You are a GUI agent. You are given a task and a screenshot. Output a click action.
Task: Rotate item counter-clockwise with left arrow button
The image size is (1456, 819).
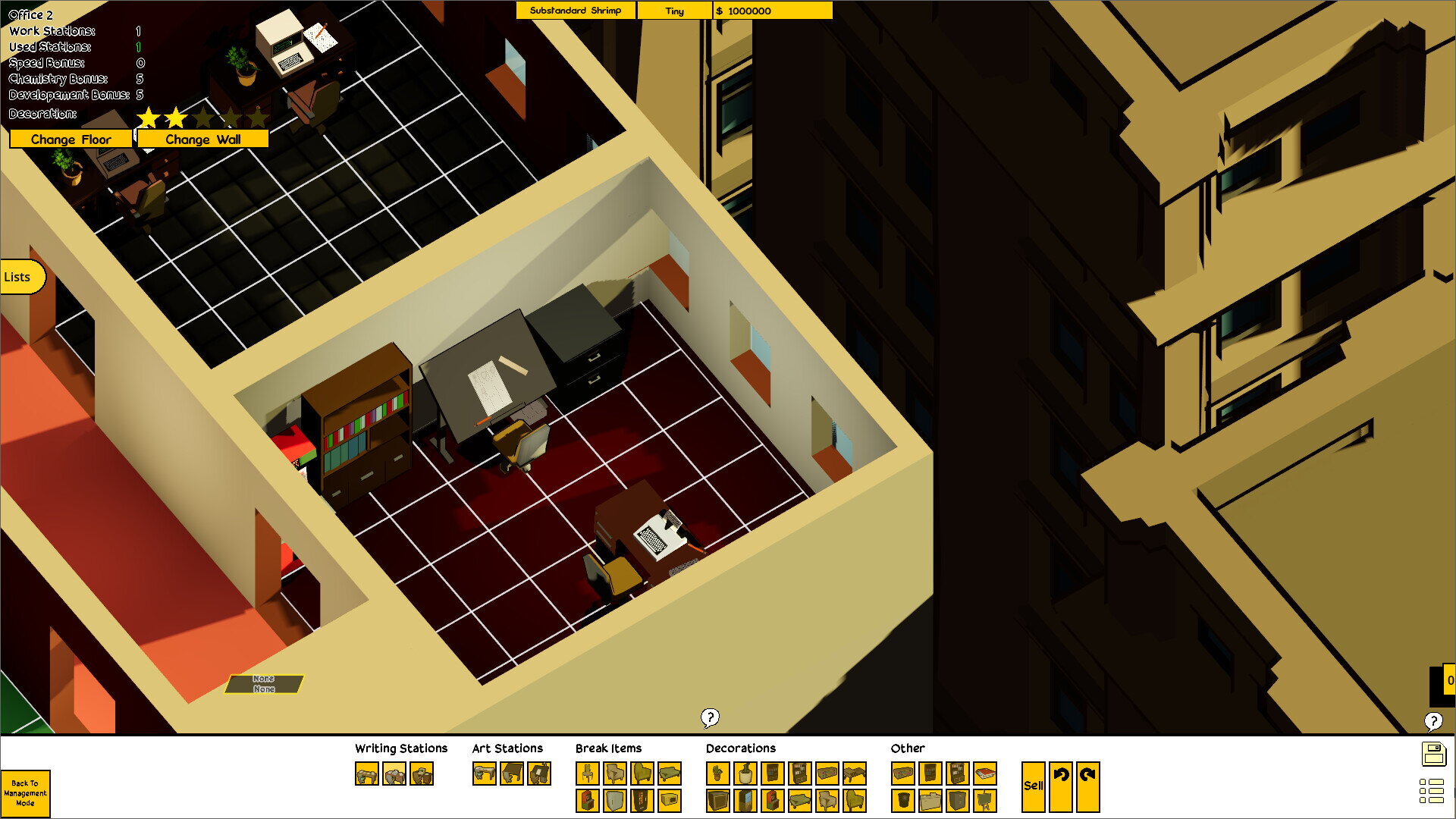coord(1061,786)
